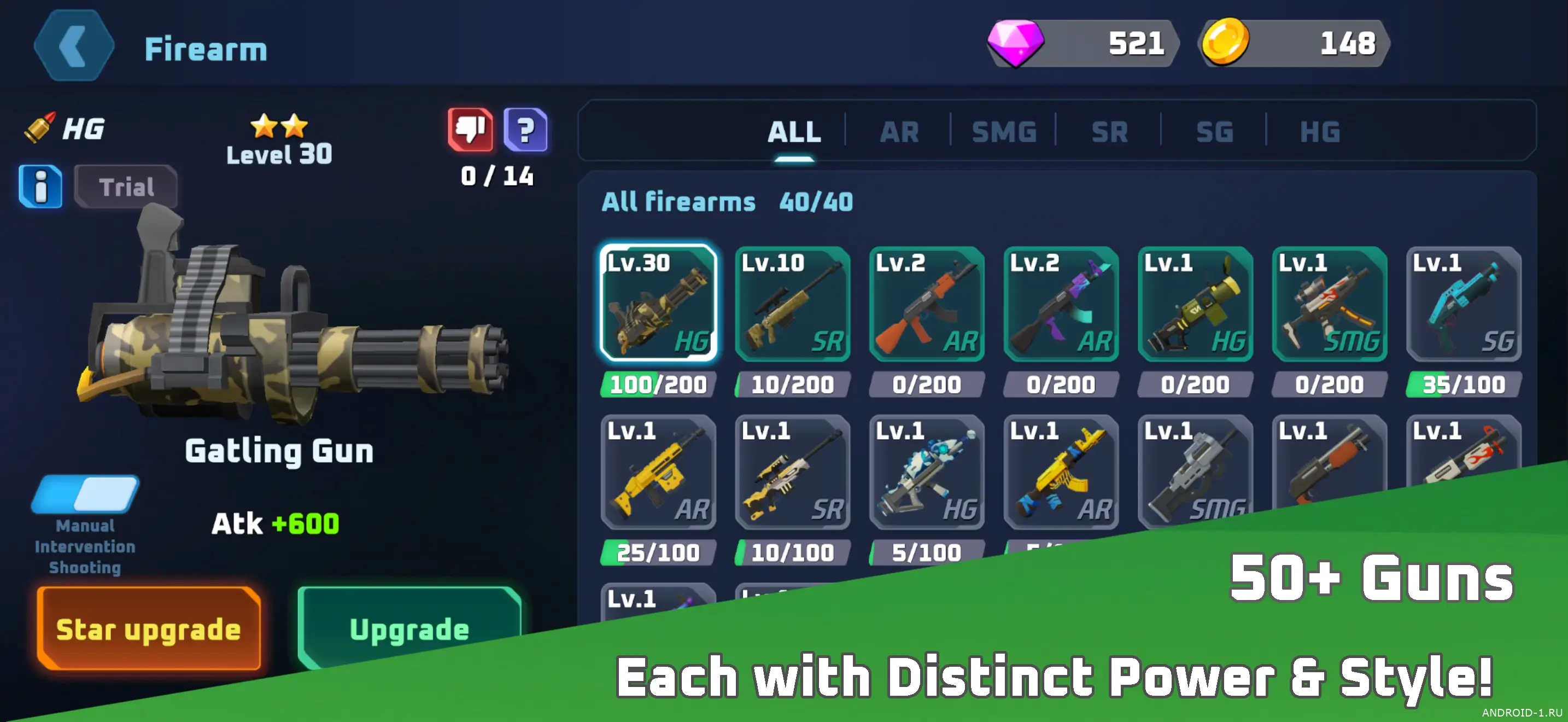1568x722 pixels.
Task: Go back using the arrow button
Action: coord(74,45)
